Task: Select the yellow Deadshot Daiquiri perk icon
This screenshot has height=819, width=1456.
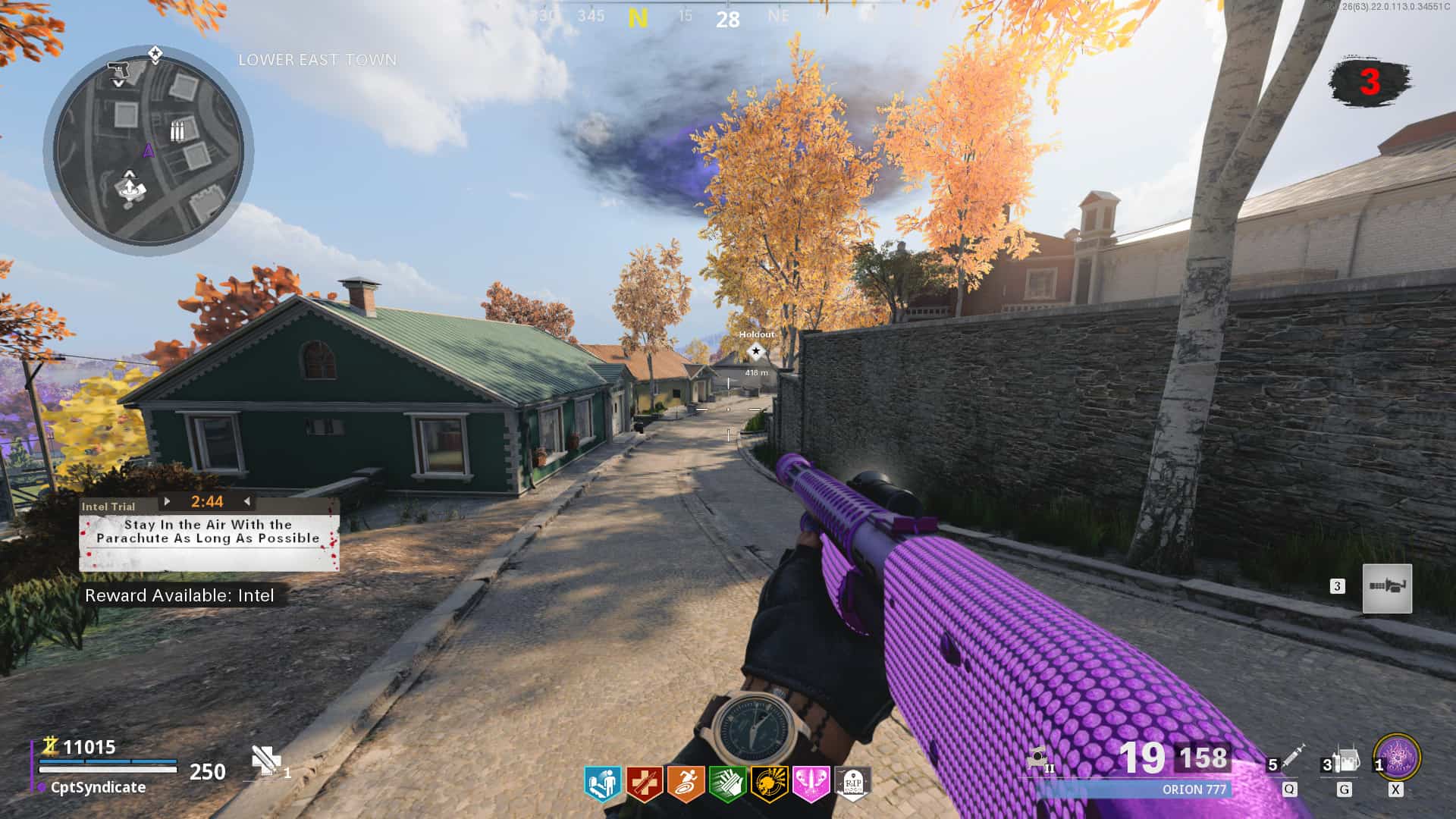Action: 768,783
